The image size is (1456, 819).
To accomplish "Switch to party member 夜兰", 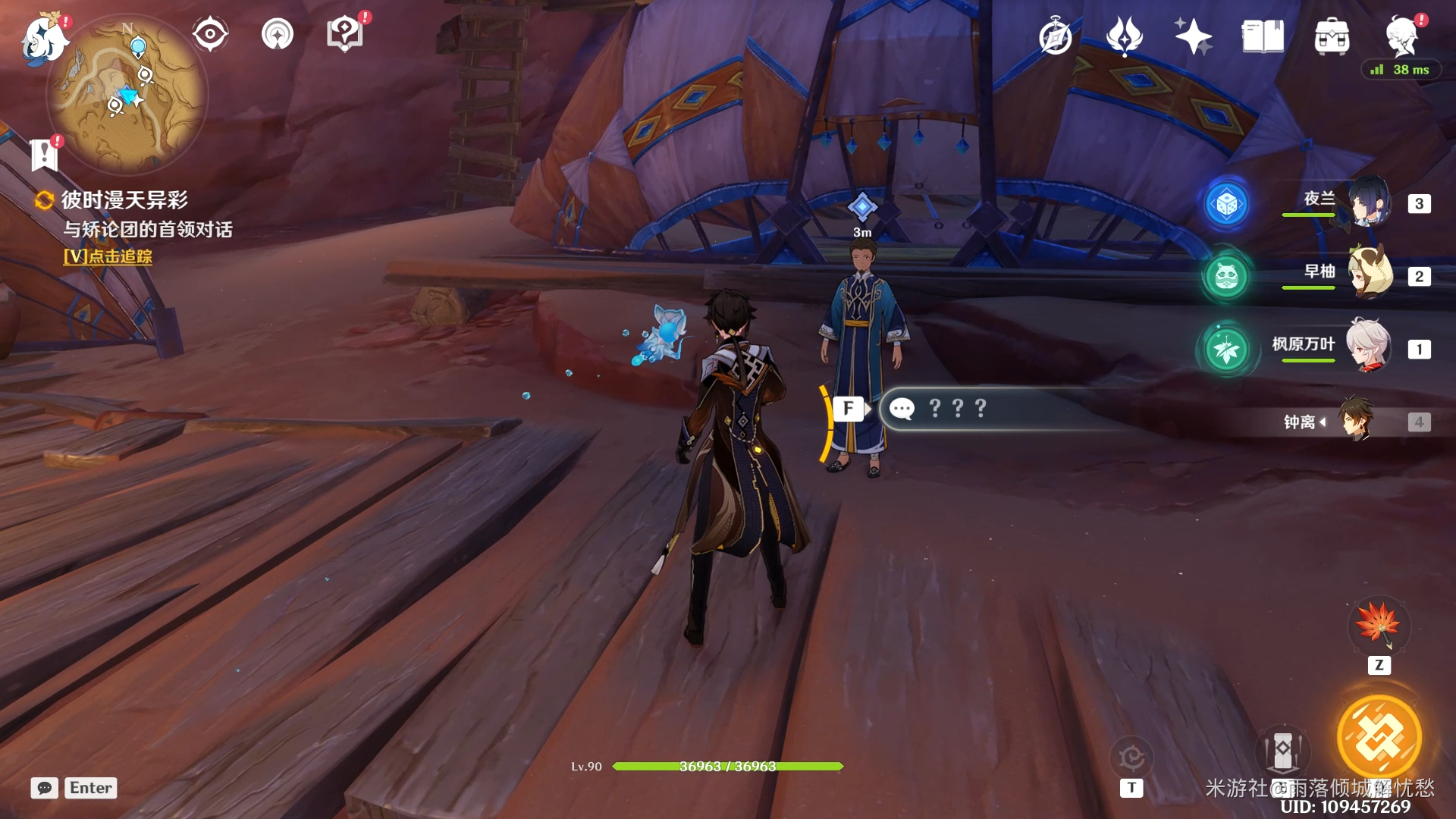I will pyautogui.click(x=1369, y=202).
